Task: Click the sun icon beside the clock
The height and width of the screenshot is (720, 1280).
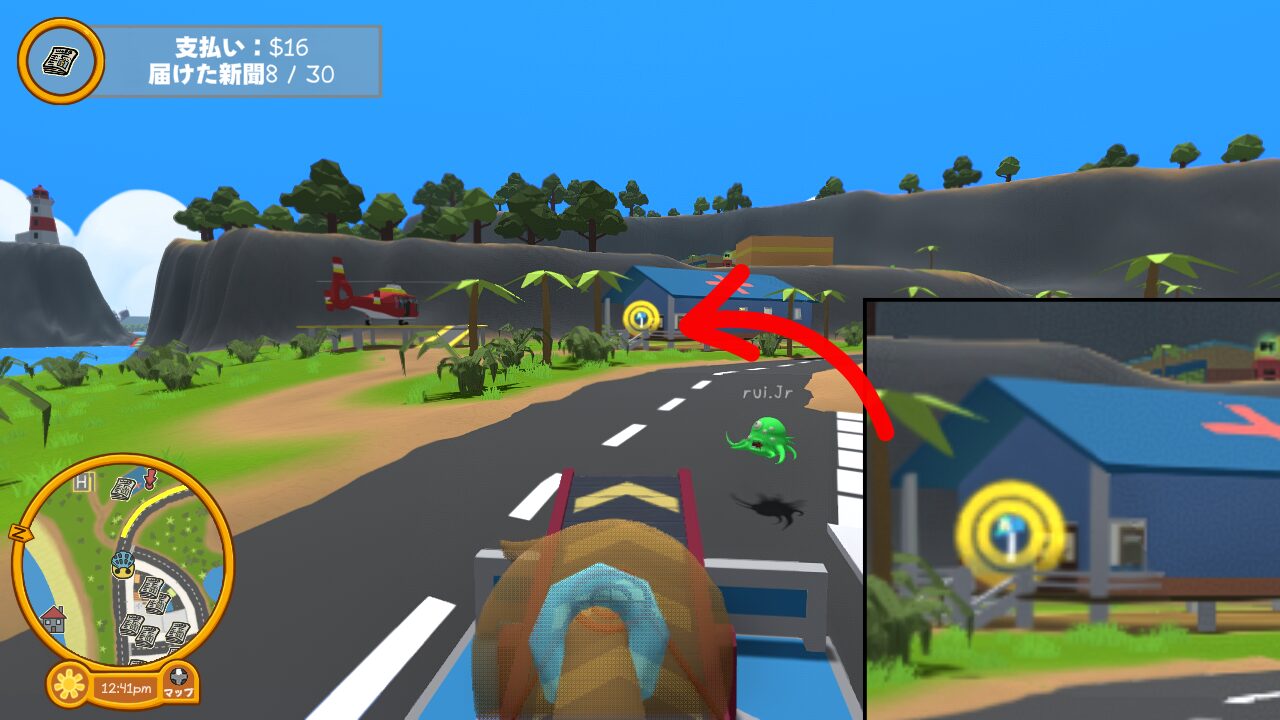Action: pyautogui.click(x=68, y=686)
